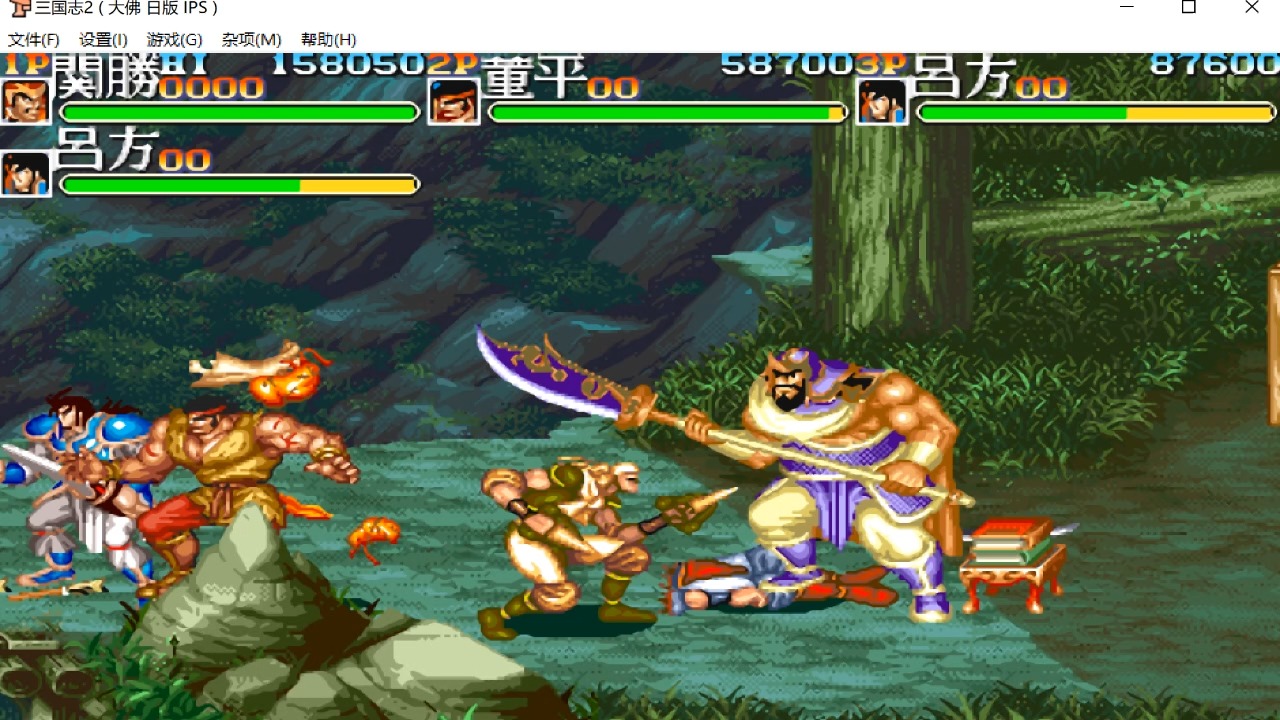The image size is (1280, 720).
Task: Open the 文件(F) menu
Action: [x=34, y=40]
